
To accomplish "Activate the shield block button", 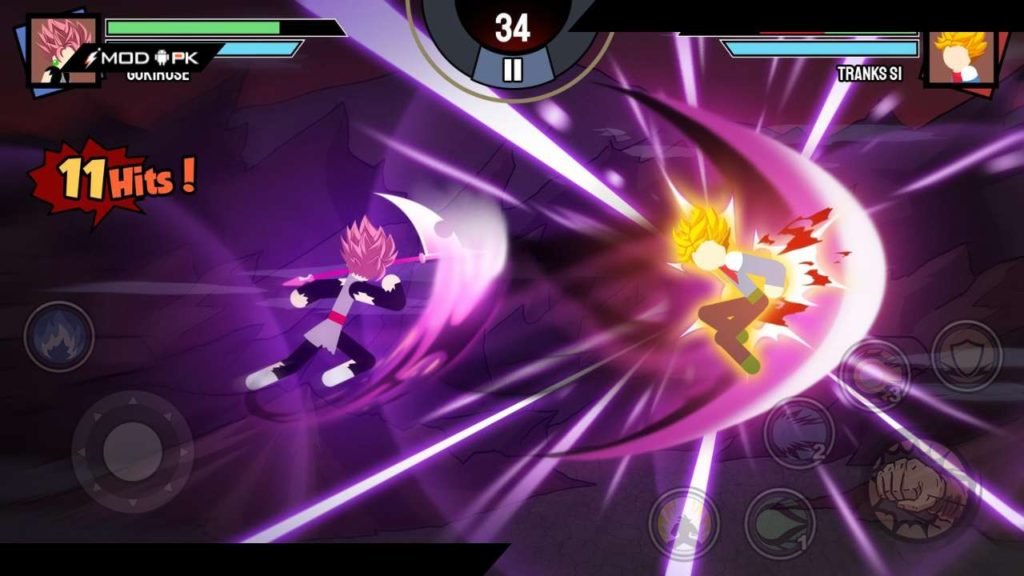I will (966, 355).
